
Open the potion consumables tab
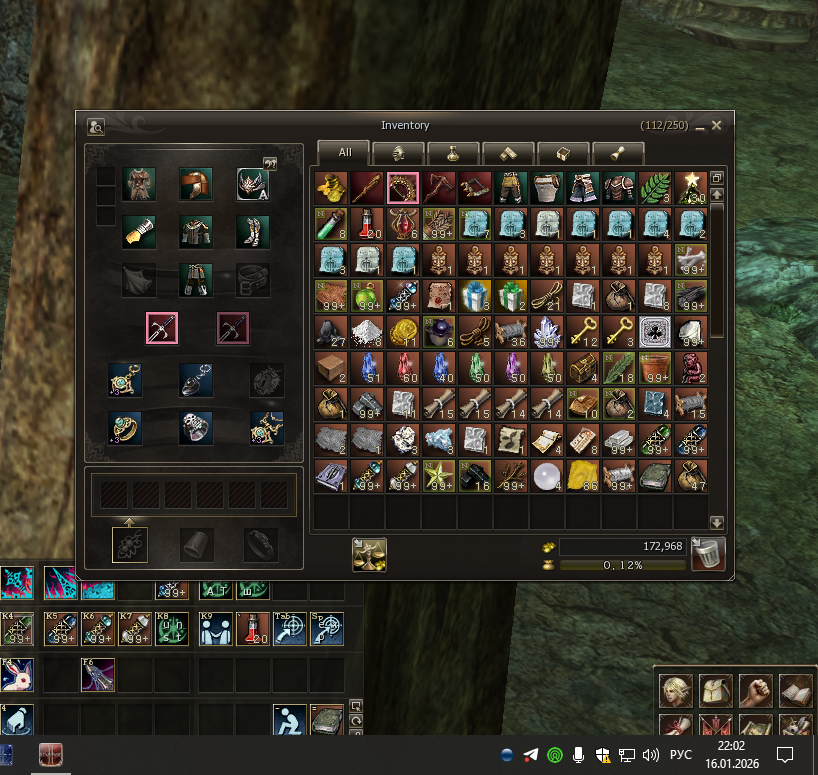(x=452, y=153)
